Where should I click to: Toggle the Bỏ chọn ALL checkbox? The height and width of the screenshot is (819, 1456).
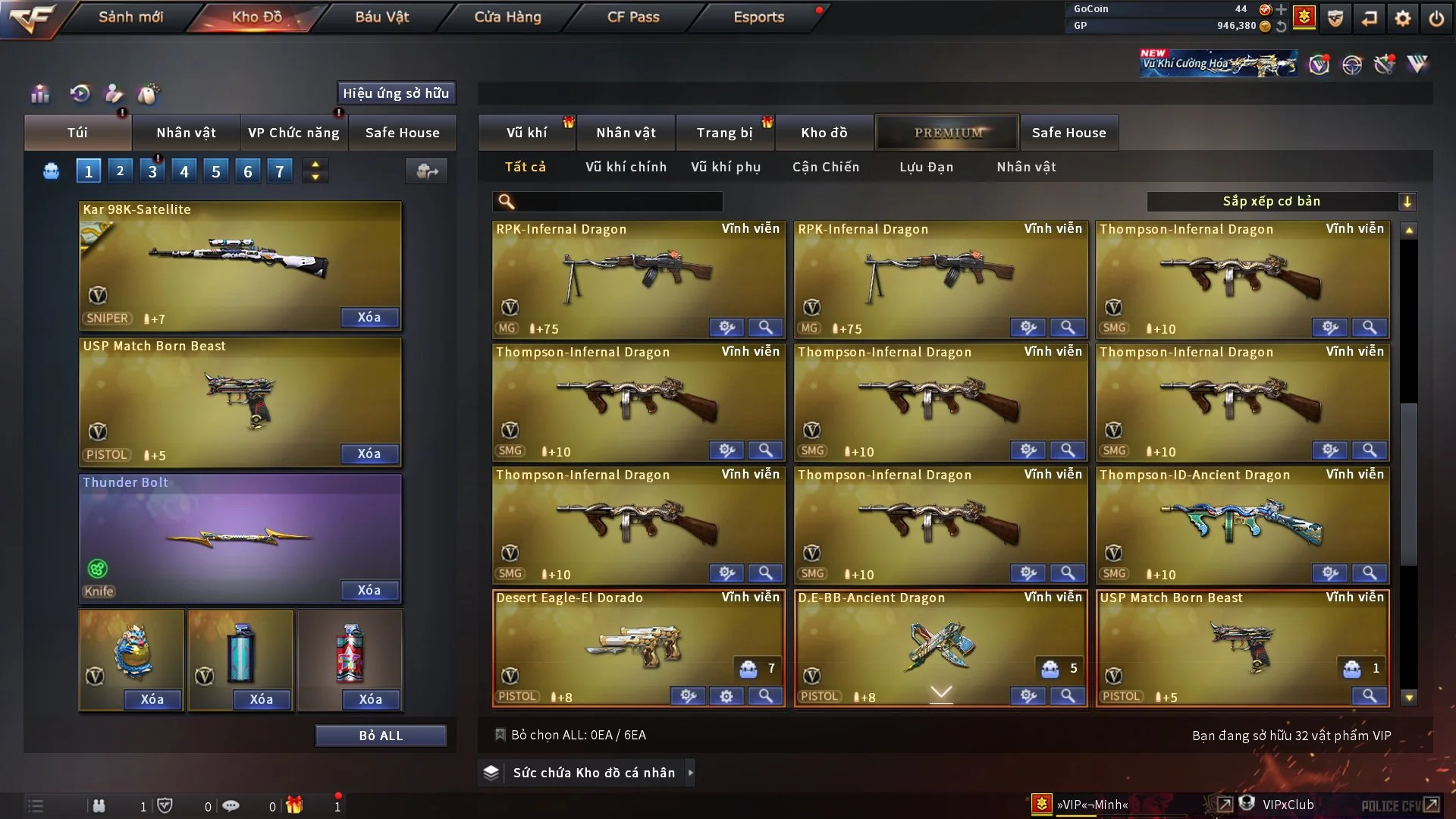[x=501, y=735]
